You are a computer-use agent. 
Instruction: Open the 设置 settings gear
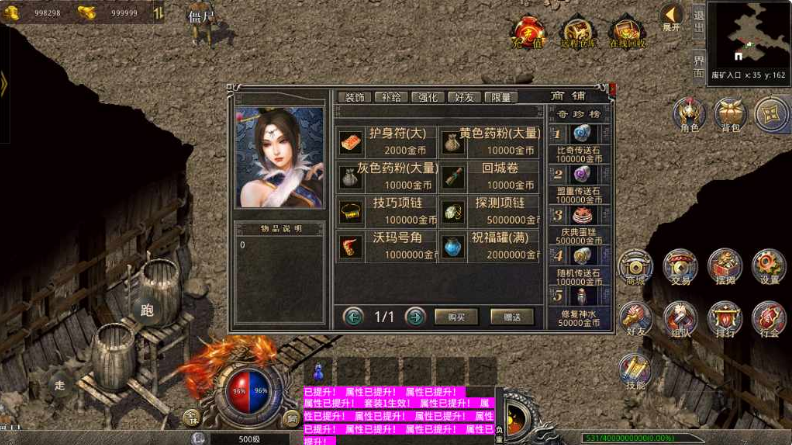point(768,267)
